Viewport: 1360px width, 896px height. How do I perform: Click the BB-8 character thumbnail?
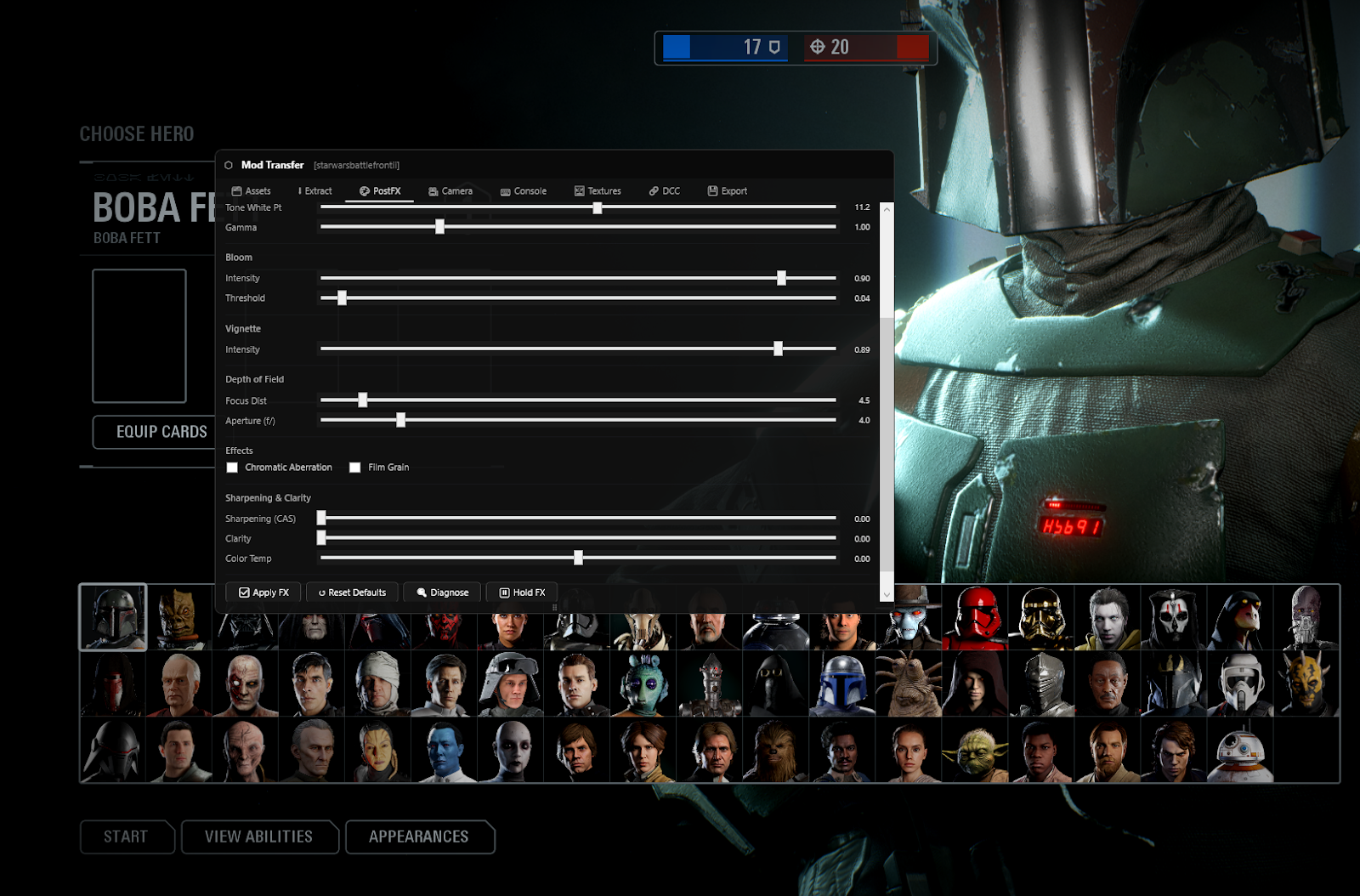[x=1239, y=749]
